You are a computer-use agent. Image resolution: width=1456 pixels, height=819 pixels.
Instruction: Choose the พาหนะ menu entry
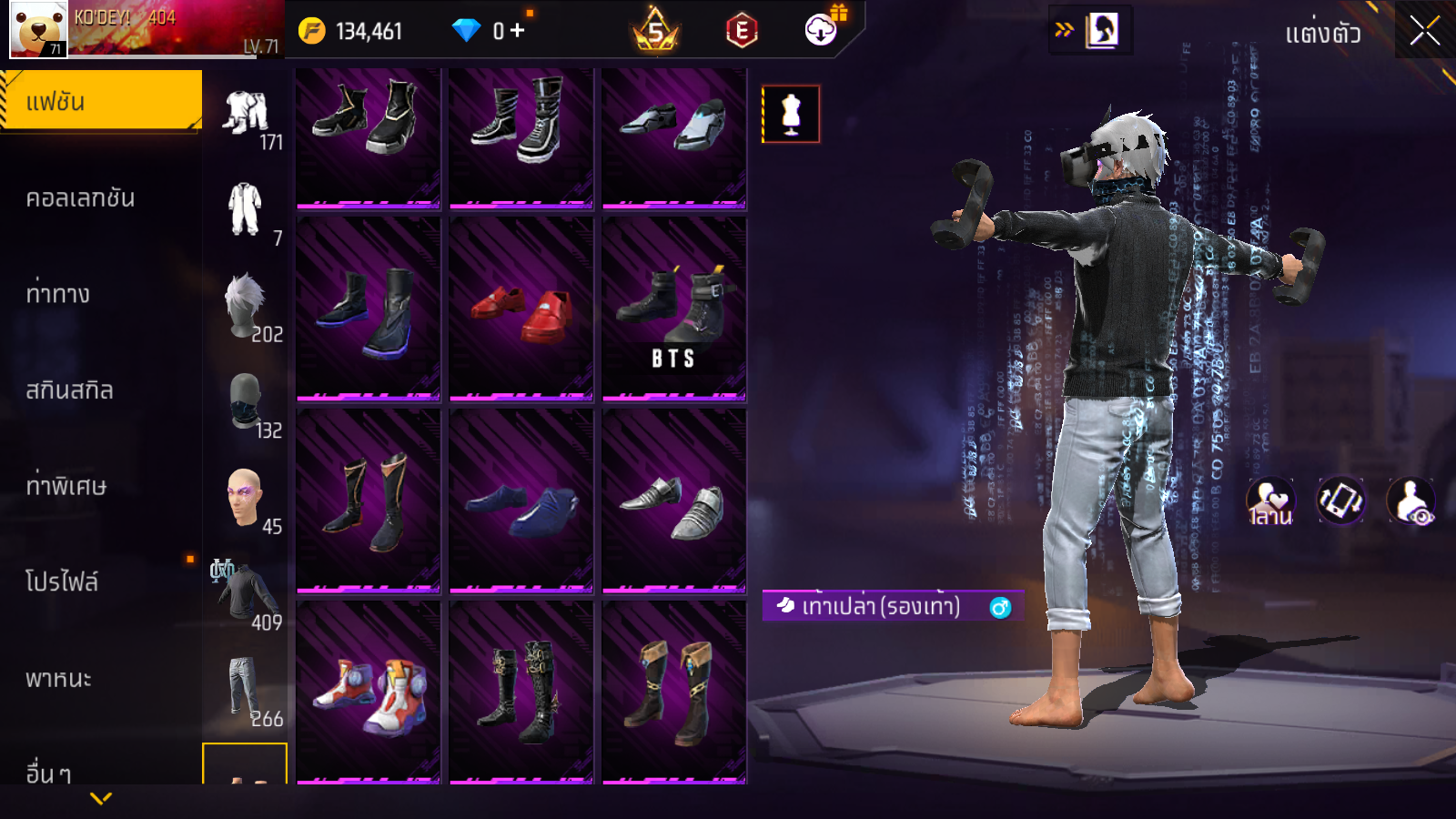(x=59, y=679)
